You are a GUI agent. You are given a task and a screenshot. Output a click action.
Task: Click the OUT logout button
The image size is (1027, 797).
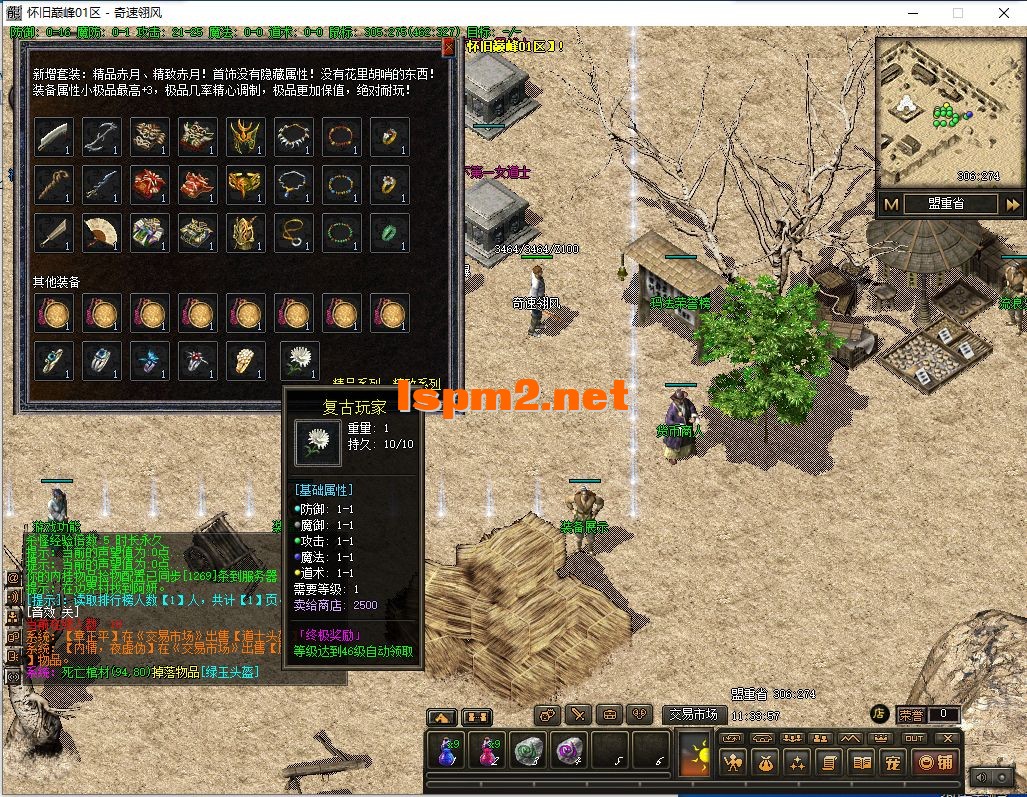point(913,738)
